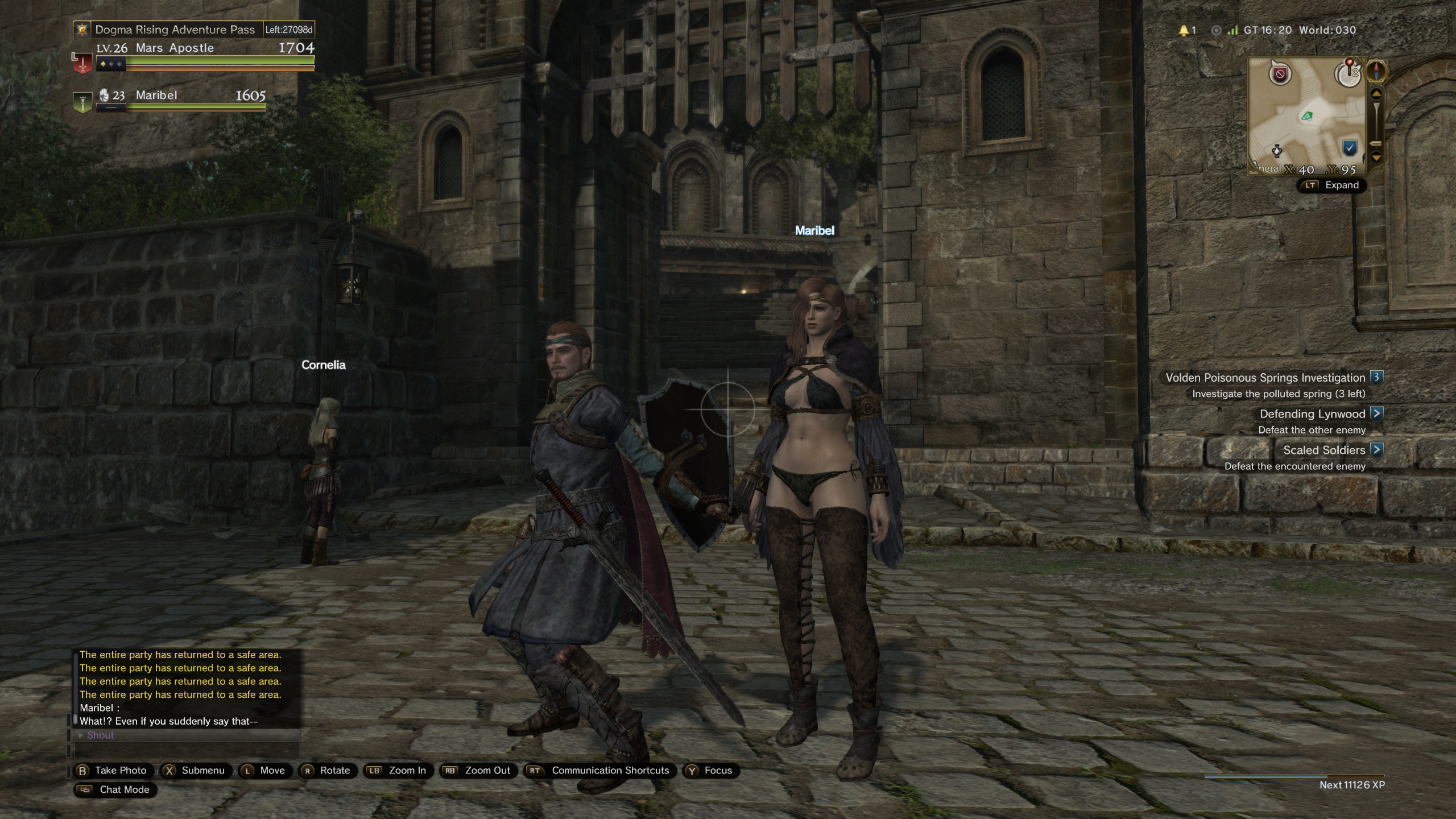Click the minimap's lower zoom arrow
The image size is (1456, 819).
(x=1376, y=157)
